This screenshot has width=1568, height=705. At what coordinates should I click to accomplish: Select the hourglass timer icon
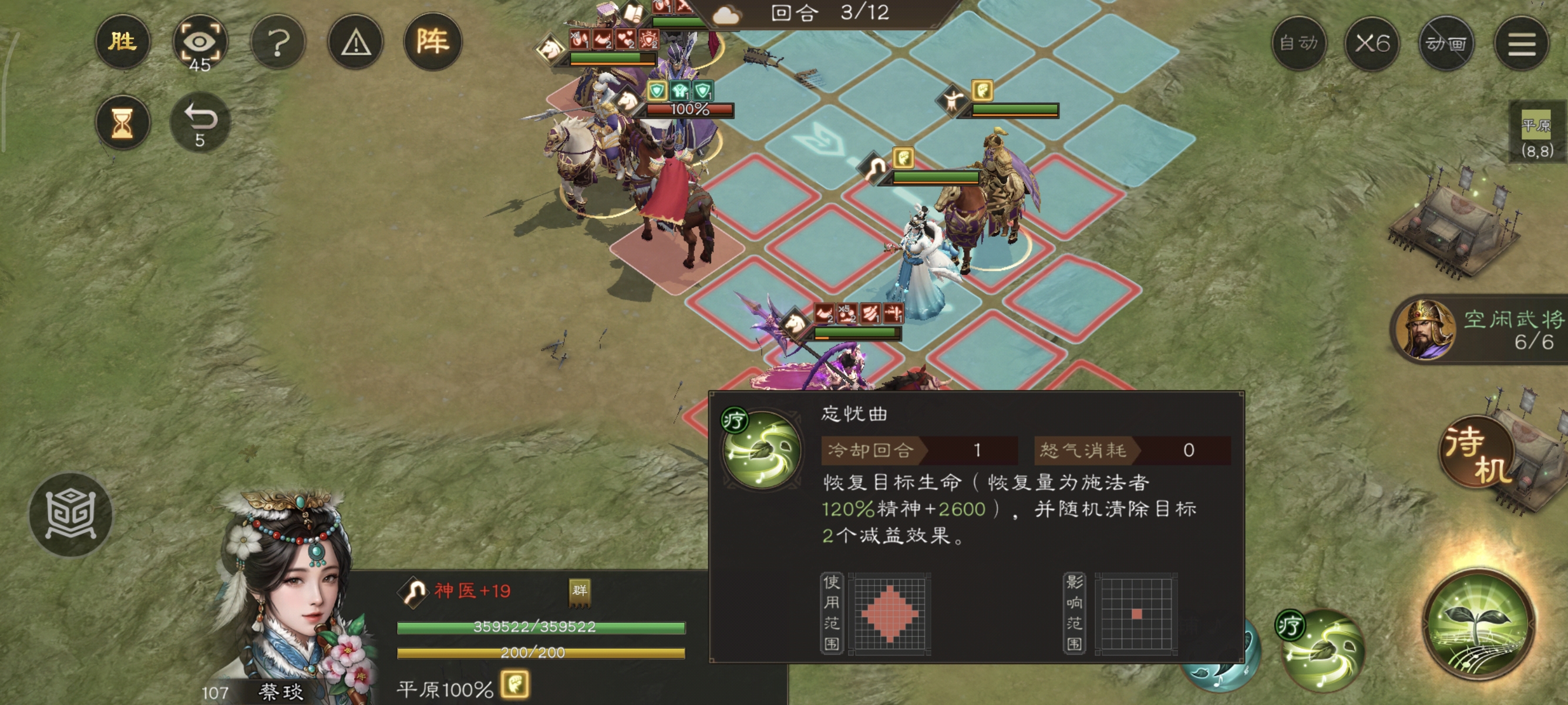point(123,123)
